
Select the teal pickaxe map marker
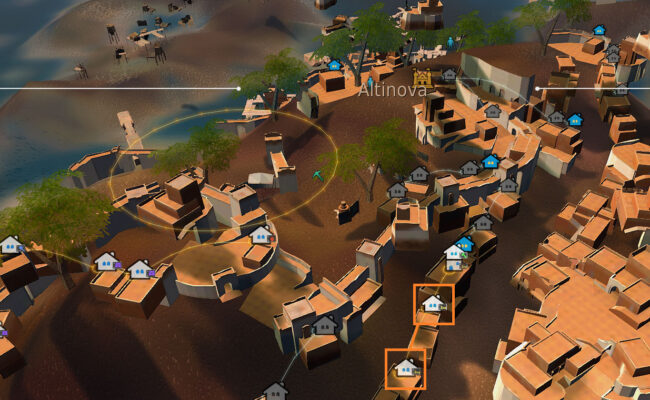pyautogui.click(x=319, y=175)
